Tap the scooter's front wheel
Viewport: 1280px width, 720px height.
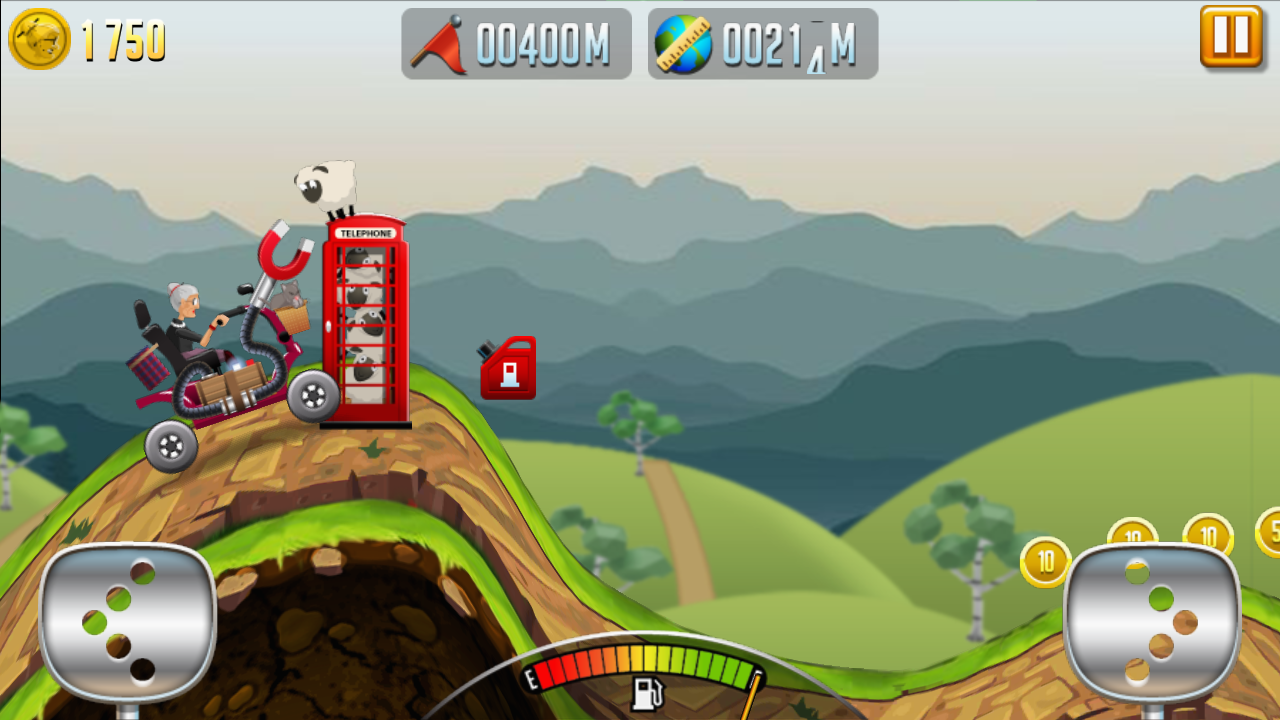(313, 399)
